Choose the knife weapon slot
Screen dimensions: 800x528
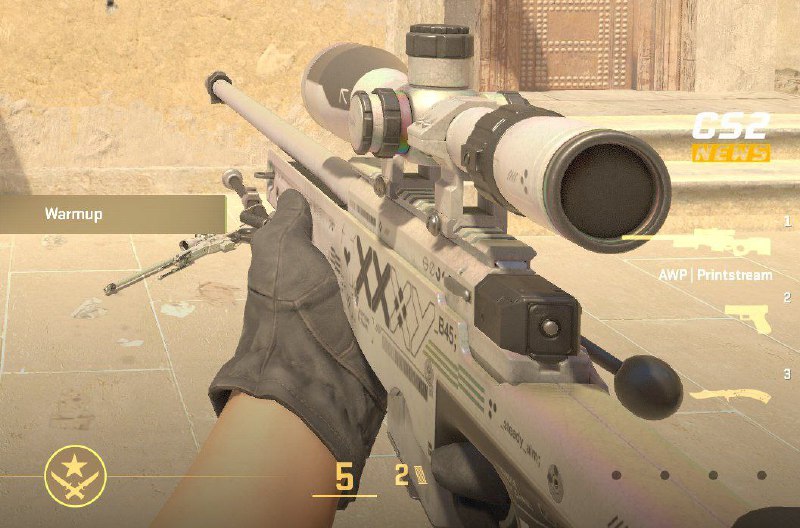728,397
